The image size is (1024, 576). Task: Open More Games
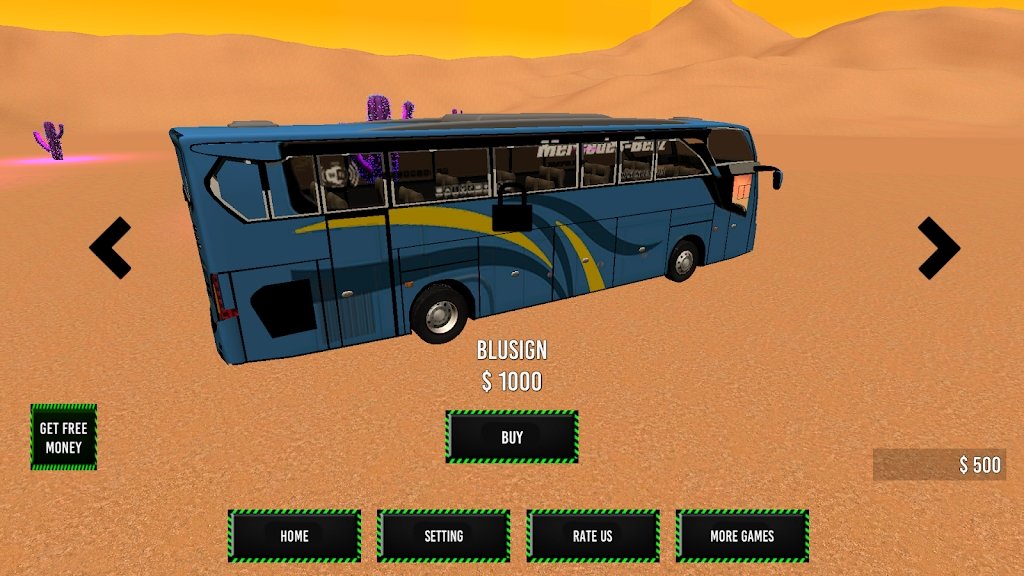[x=742, y=536]
